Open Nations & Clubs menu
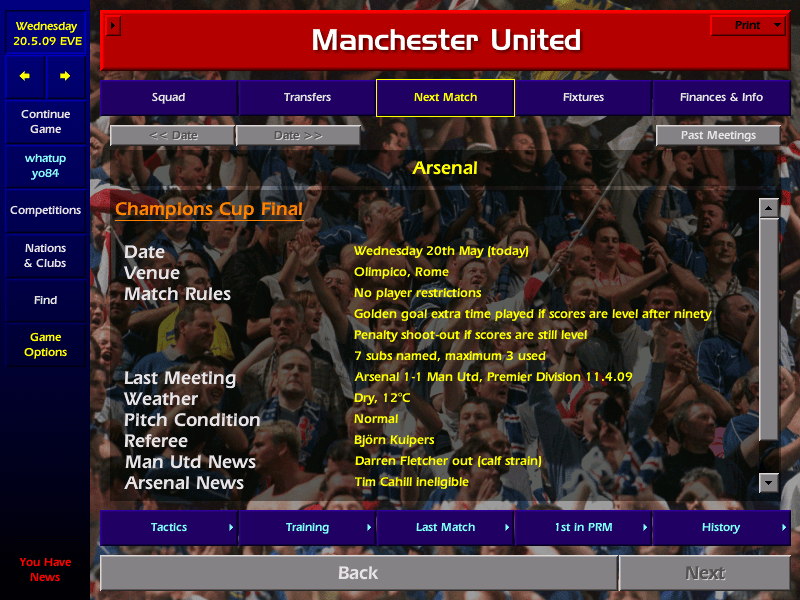Screen dimensions: 800x600 45,255
